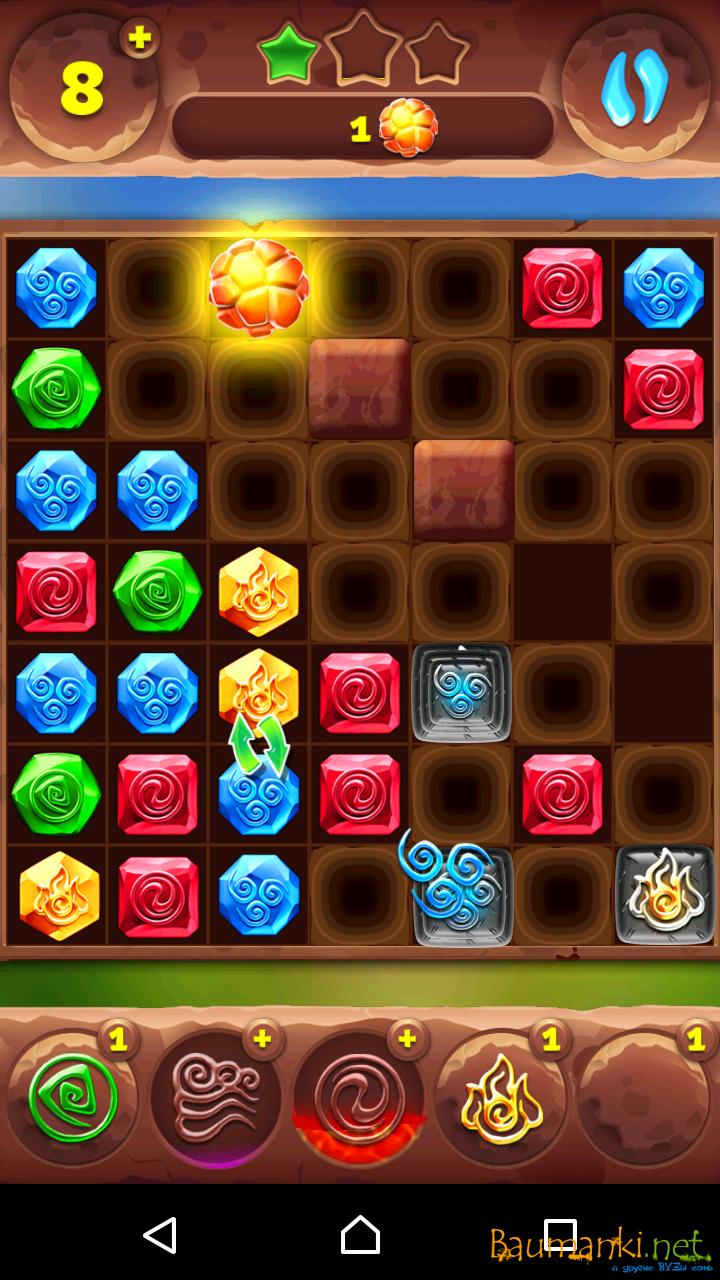Activate the green earth spiral booster
The width and height of the screenshot is (720, 1280).
click(72, 1099)
